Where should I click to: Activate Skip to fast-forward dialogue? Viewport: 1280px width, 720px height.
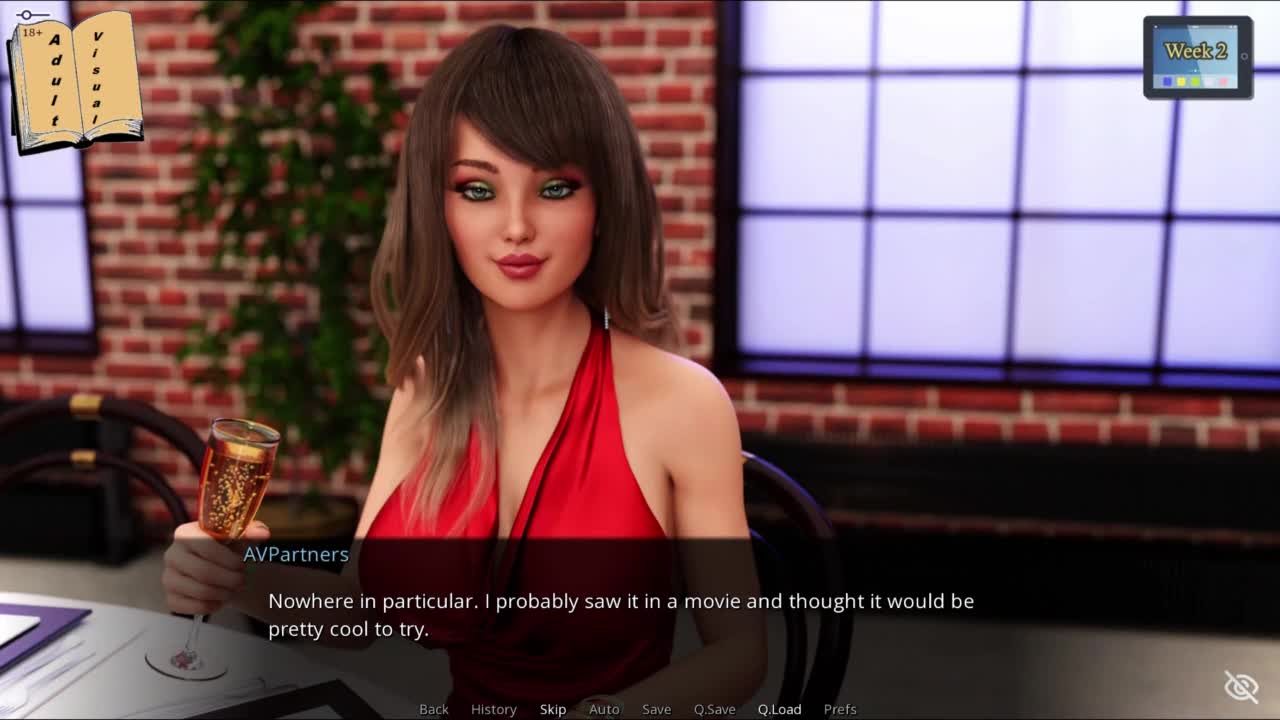(x=553, y=709)
